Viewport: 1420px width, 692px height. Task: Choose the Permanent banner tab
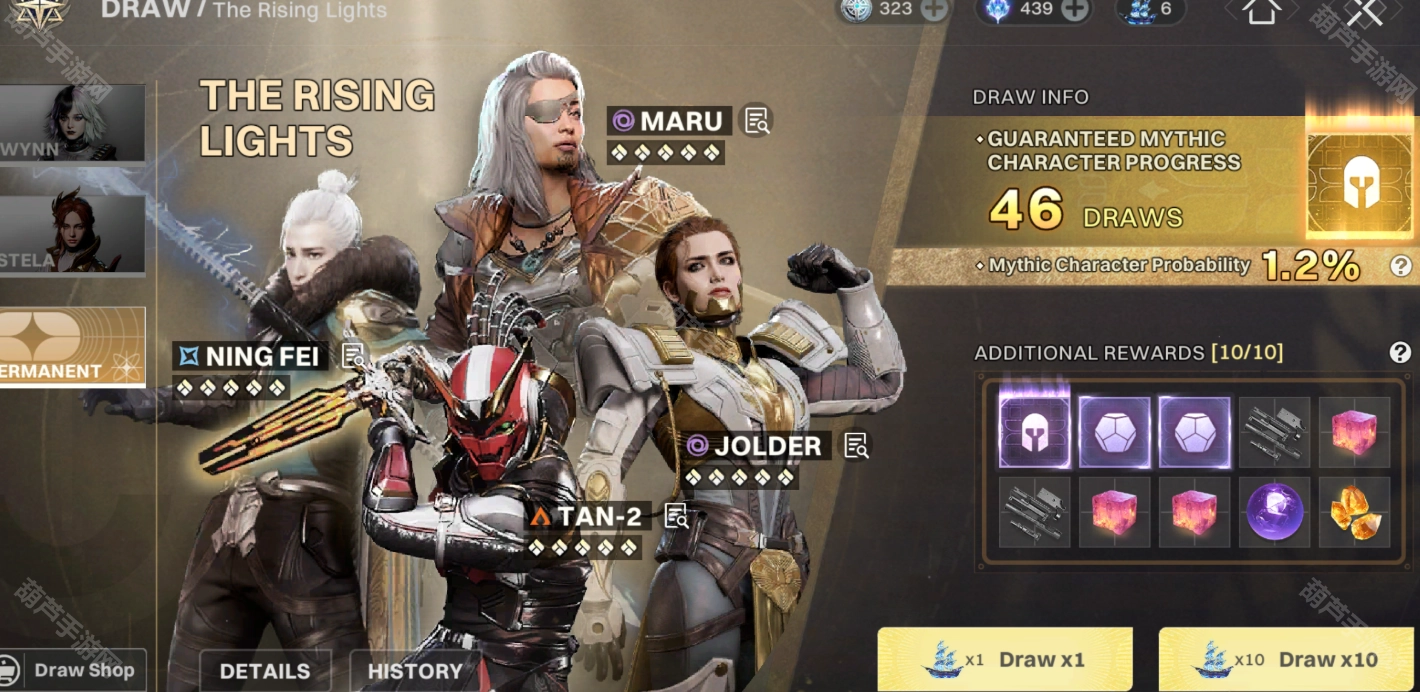72,346
